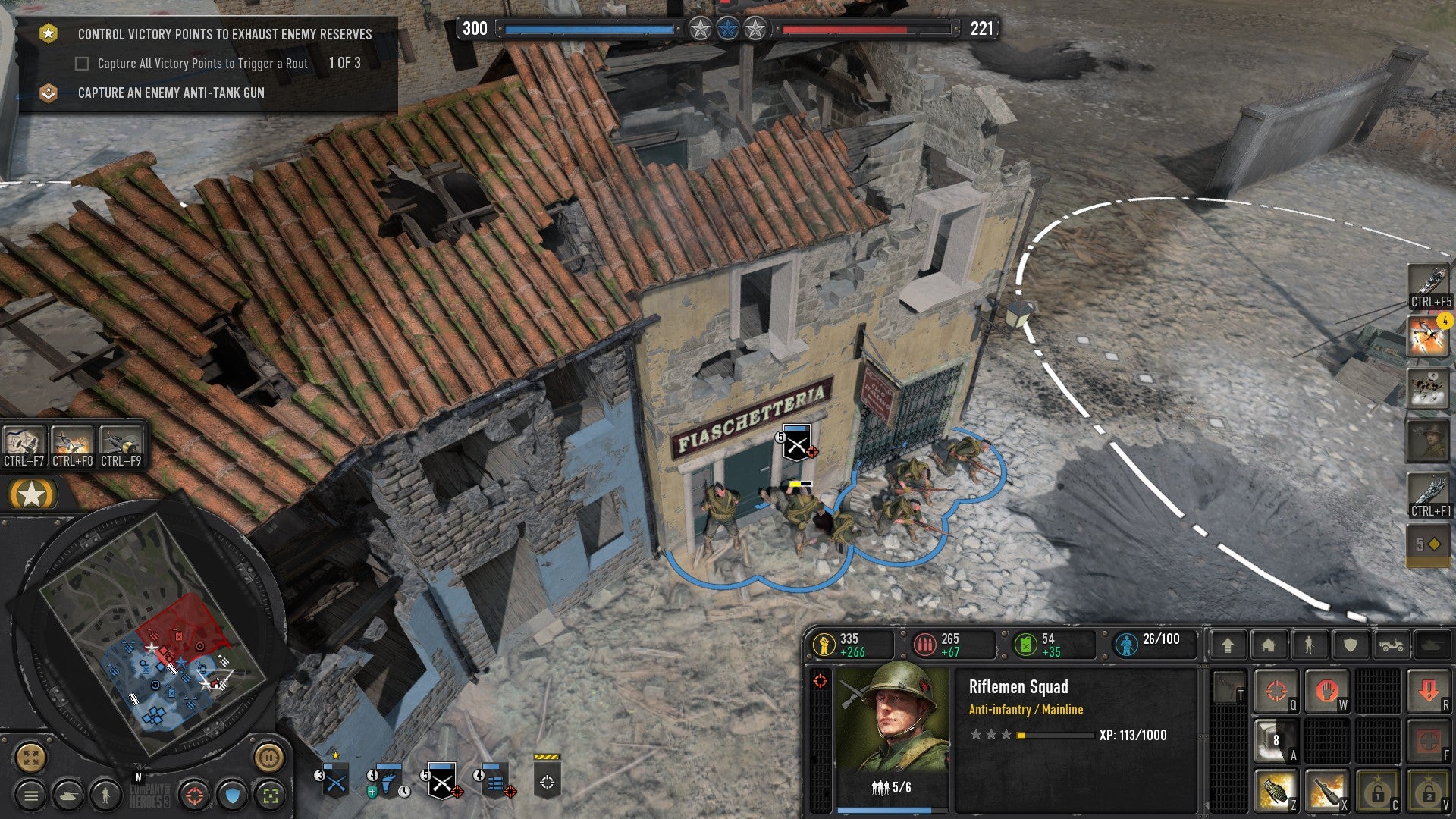
Task: Expand the minimap with the four-arrow button
Action: coord(30,757)
